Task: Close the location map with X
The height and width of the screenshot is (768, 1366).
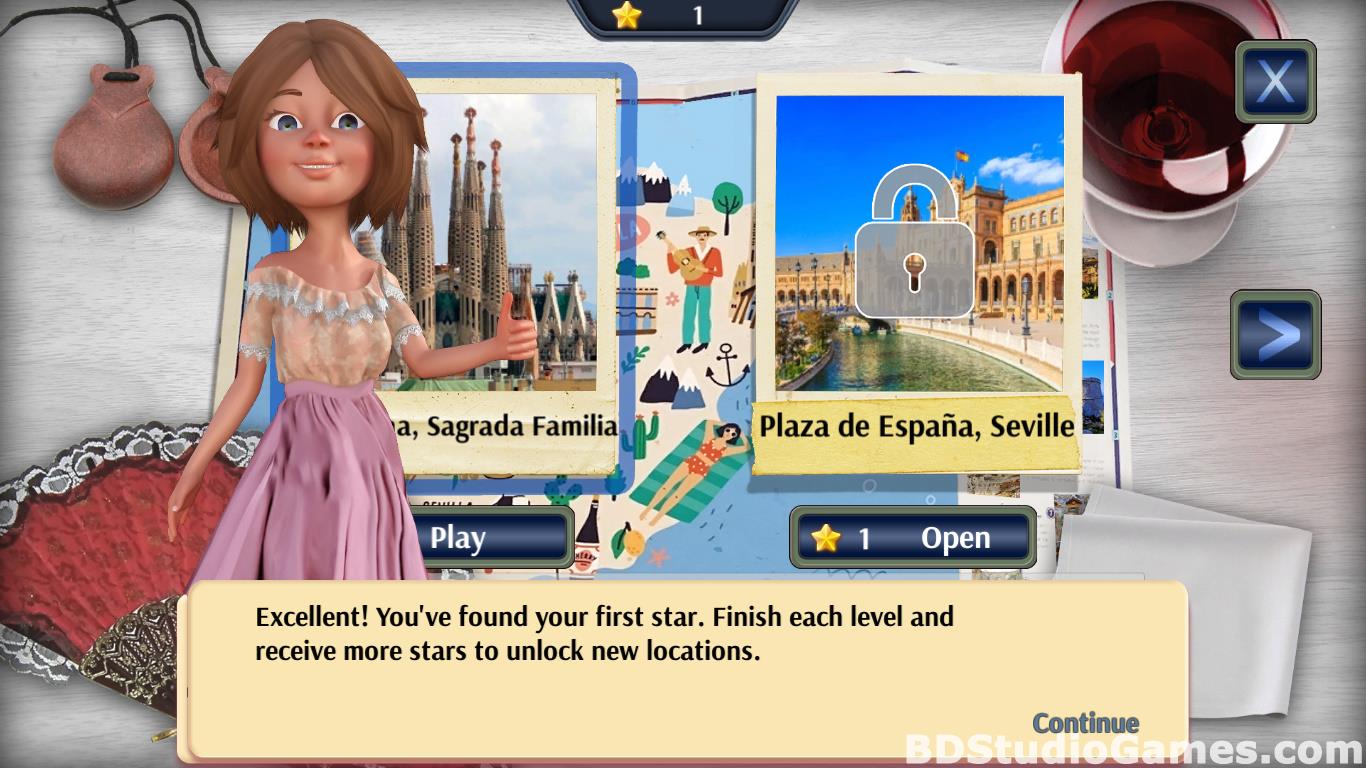Action: [x=1275, y=82]
